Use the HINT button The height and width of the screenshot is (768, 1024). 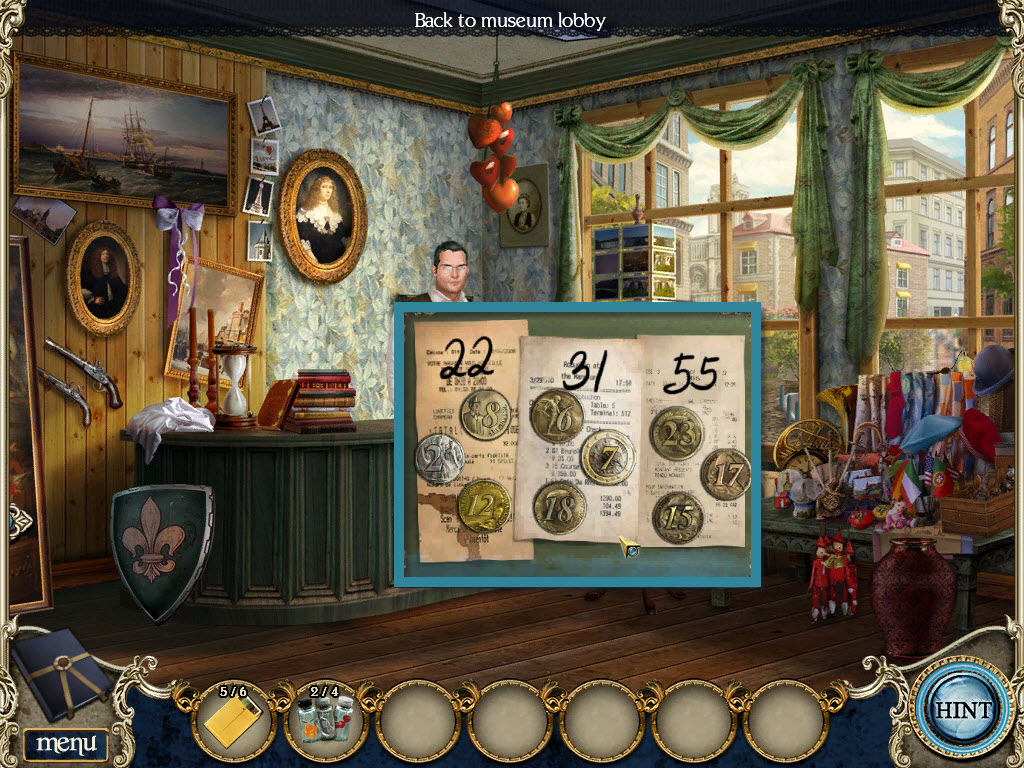962,711
